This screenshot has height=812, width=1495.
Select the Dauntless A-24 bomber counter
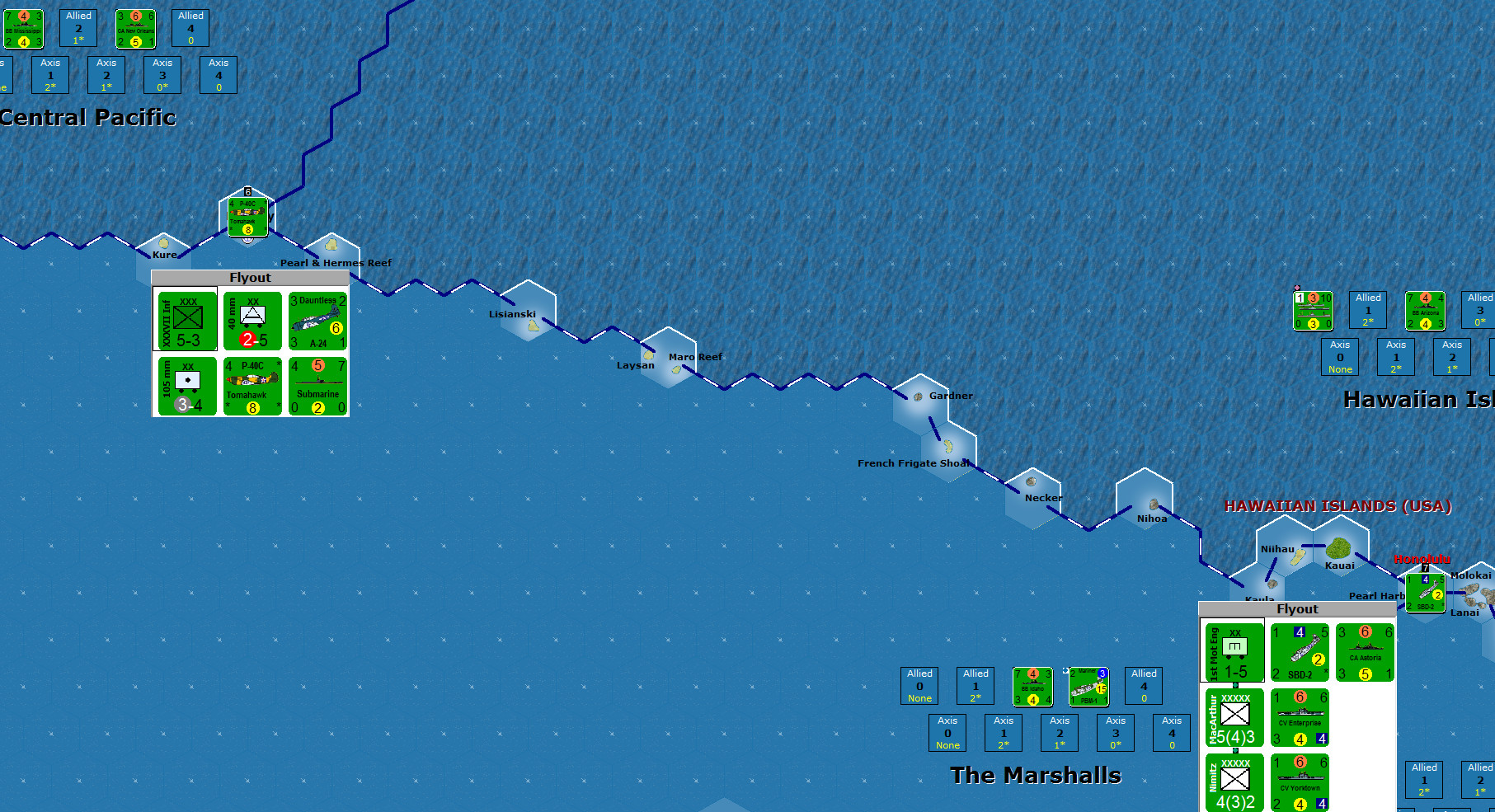(x=317, y=322)
